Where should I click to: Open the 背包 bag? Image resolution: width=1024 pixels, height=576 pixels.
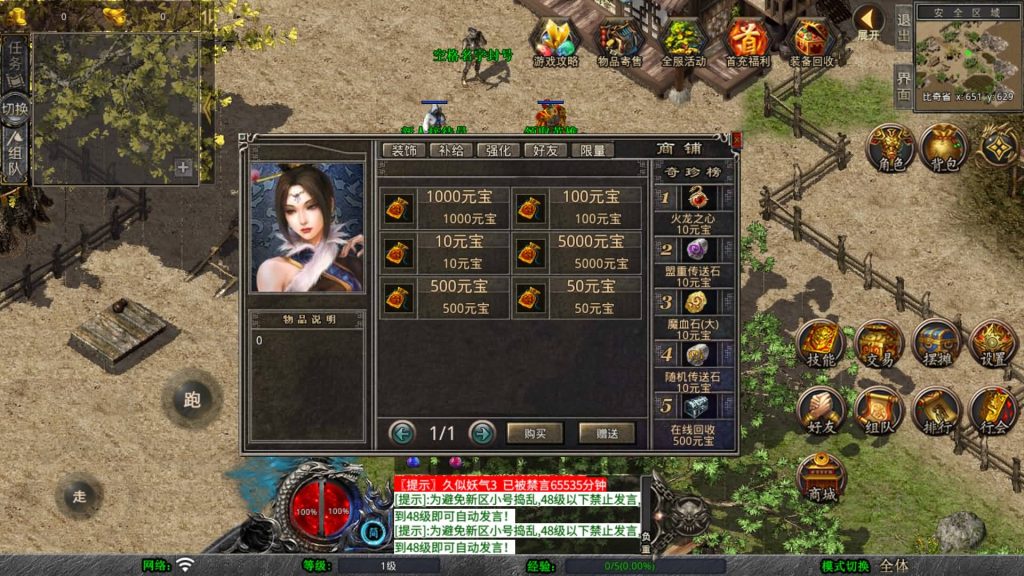[x=943, y=149]
